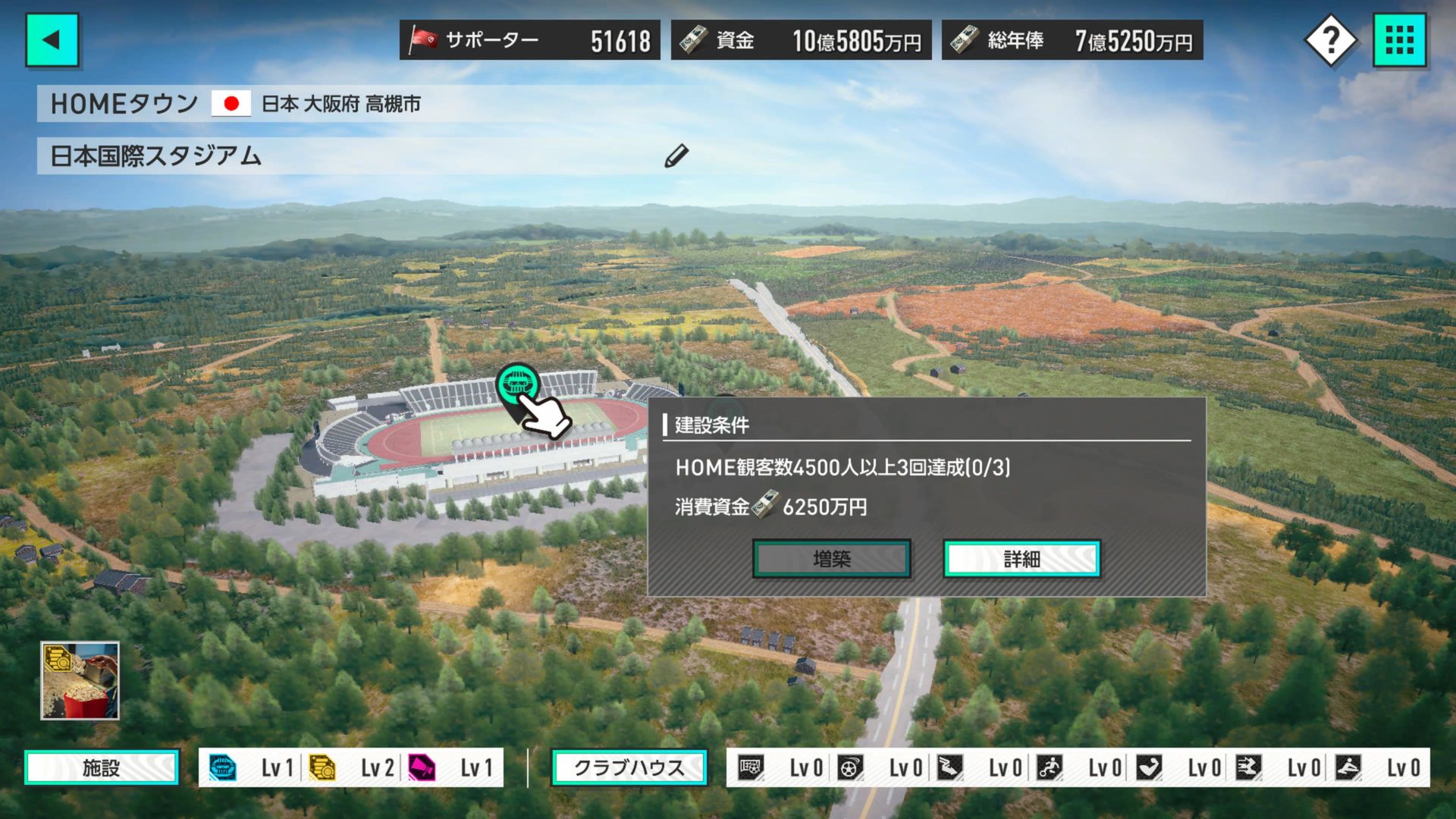Viewport: 1456px width, 819px height.
Task: Select the spinning soccer ball clubhouse icon
Action: coord(850,767)
